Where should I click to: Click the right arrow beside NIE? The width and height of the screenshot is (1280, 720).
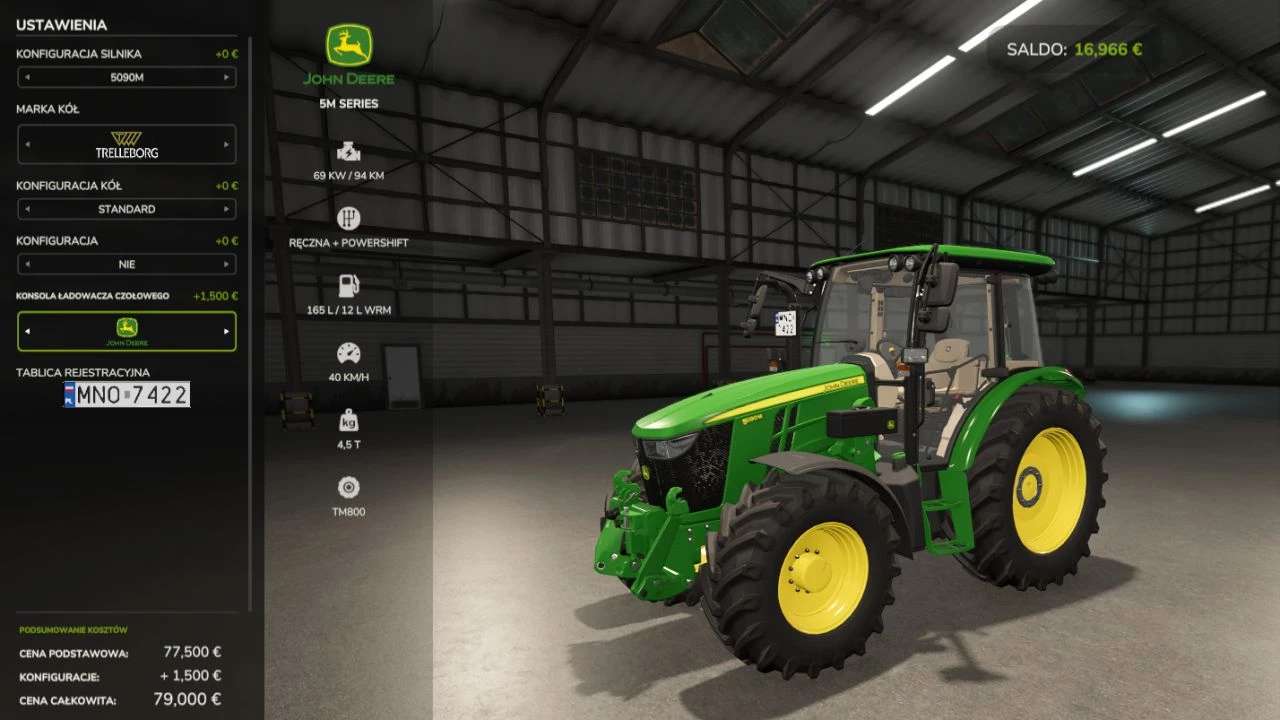click(228, 264)
